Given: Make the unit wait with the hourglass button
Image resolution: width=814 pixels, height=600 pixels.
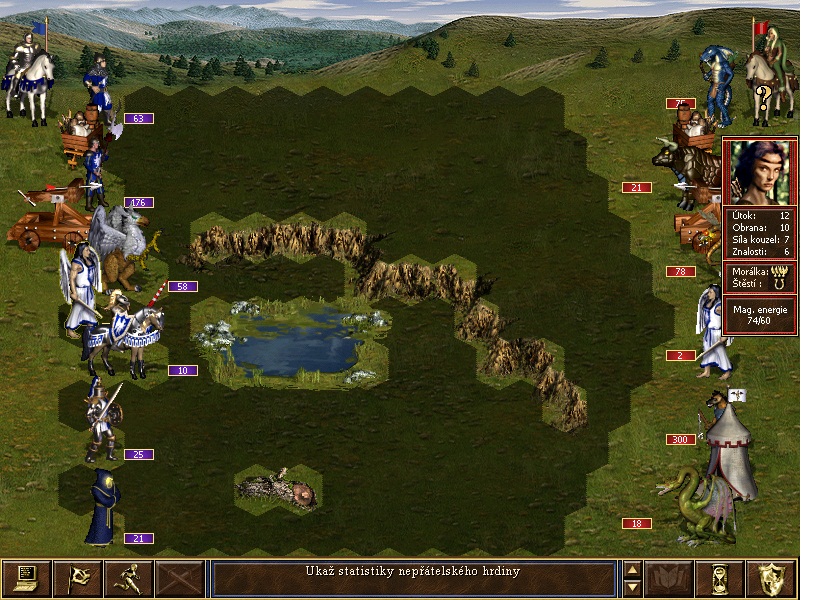Looking at the screenshot, I should click(x=720, y=579).
